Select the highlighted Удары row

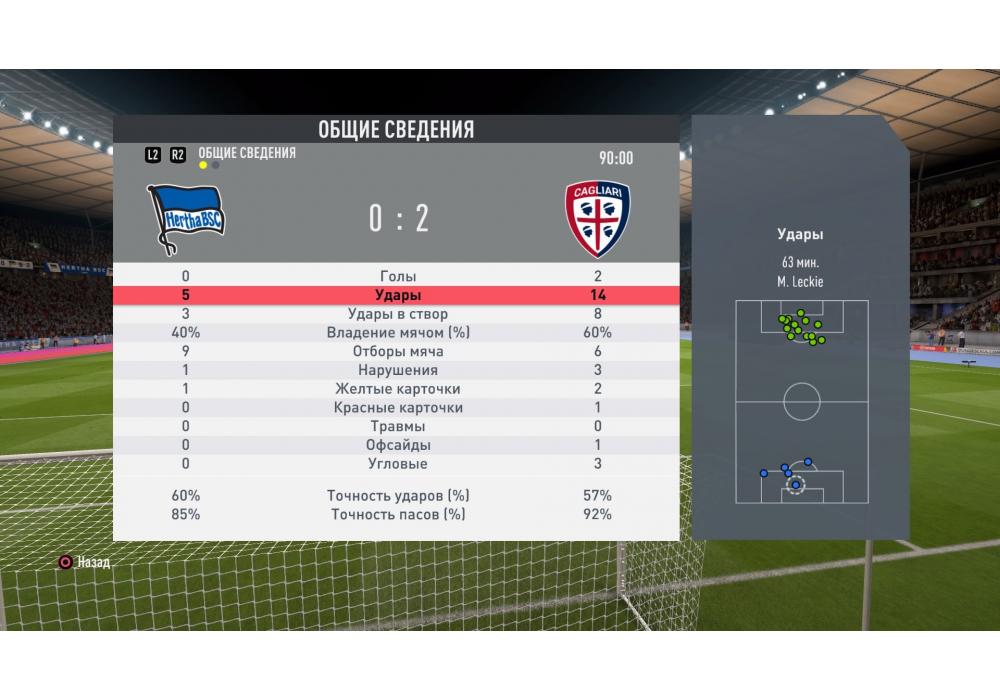click(x=398, y=295)
